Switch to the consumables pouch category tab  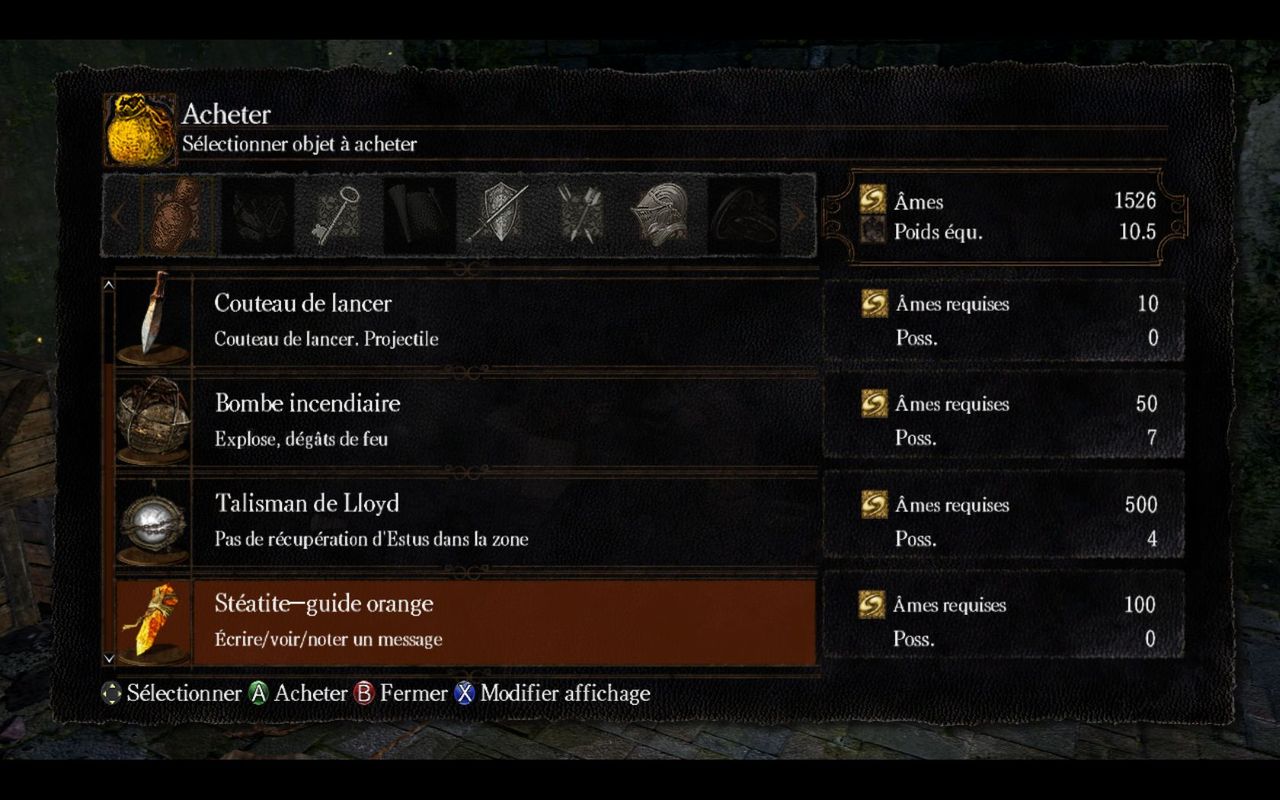coord(179,213)
